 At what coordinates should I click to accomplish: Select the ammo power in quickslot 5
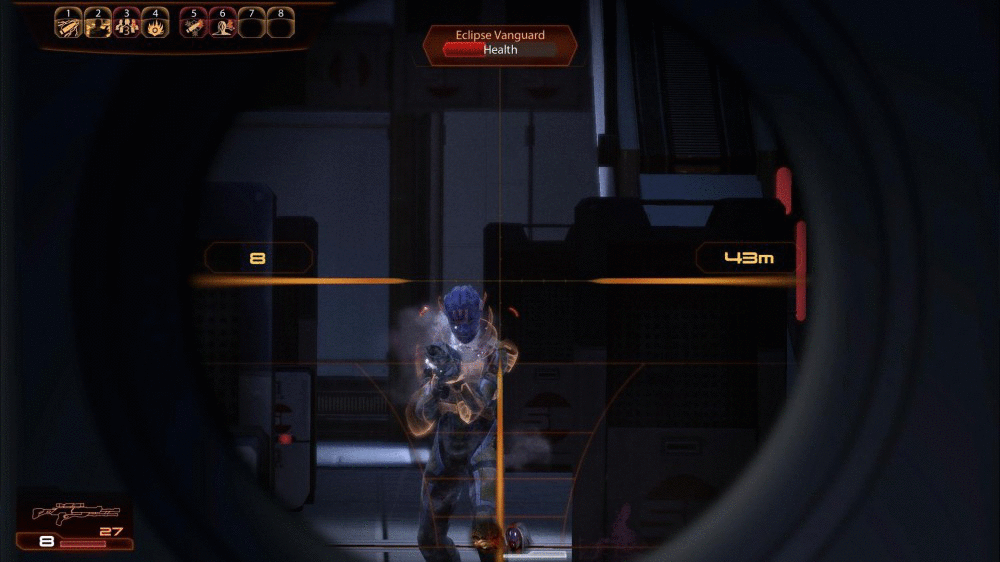[x=193, y=24]
